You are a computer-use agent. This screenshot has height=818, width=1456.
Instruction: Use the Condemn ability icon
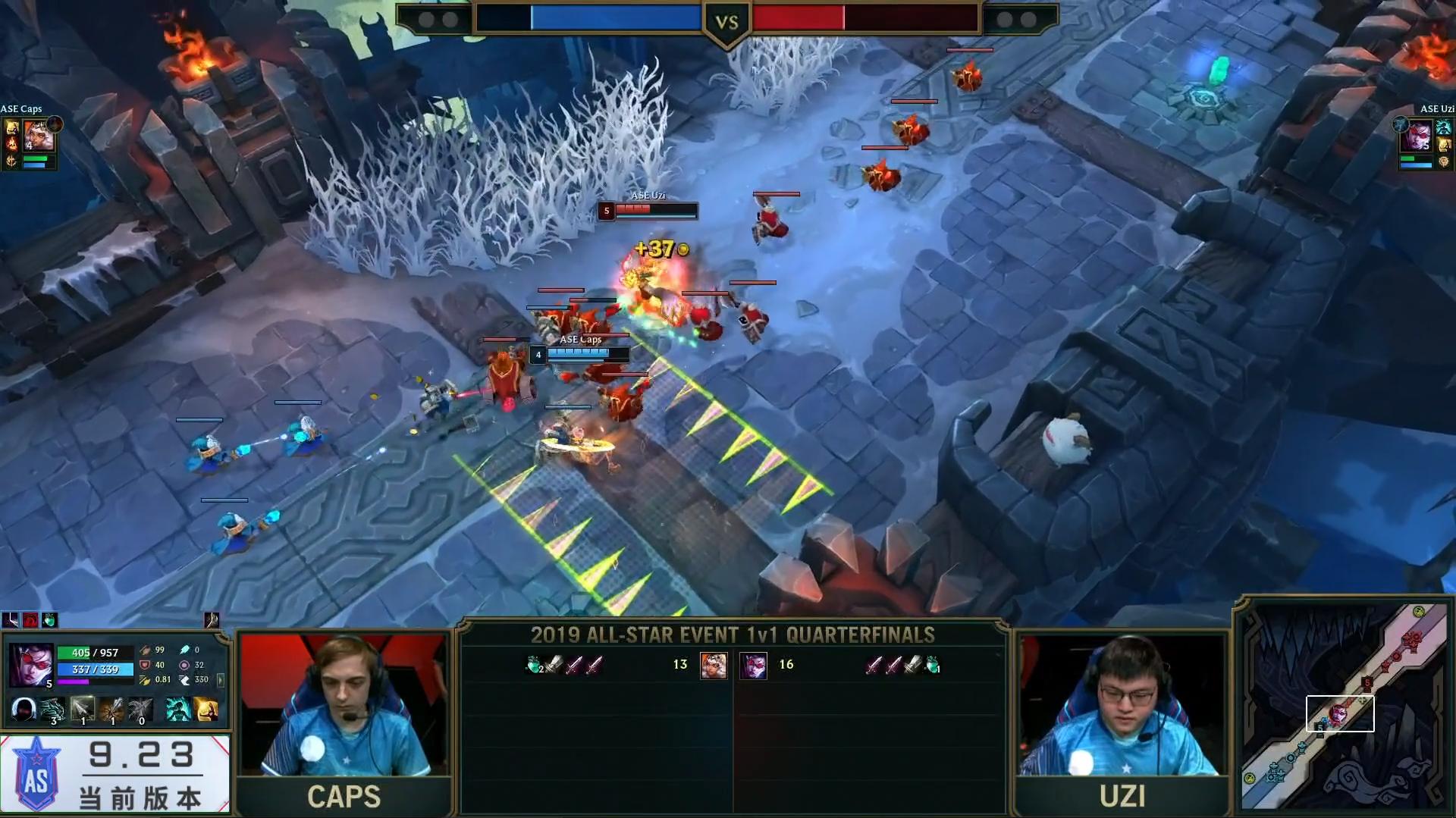112,710
